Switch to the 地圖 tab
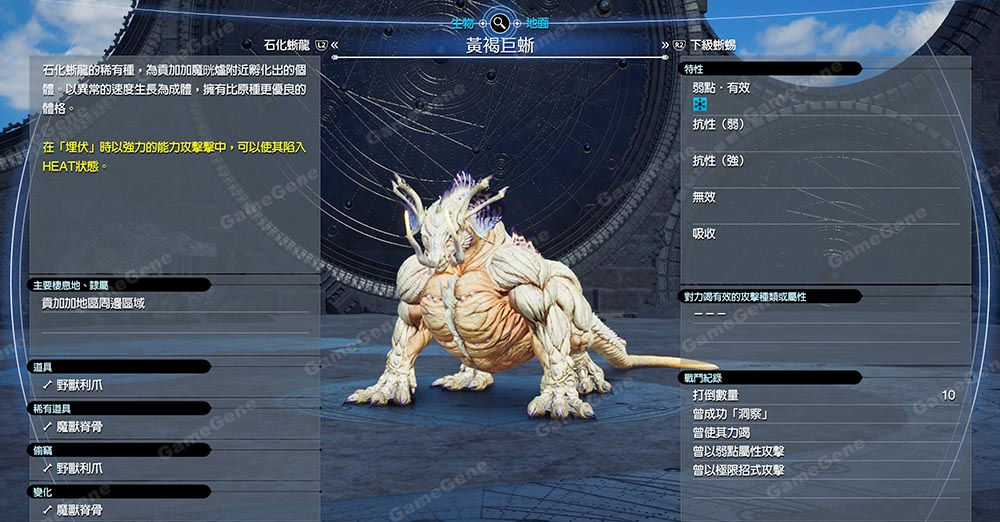The width and height of the screenshot is (1000, 522). pyautogui.click(x=537, y=22)
